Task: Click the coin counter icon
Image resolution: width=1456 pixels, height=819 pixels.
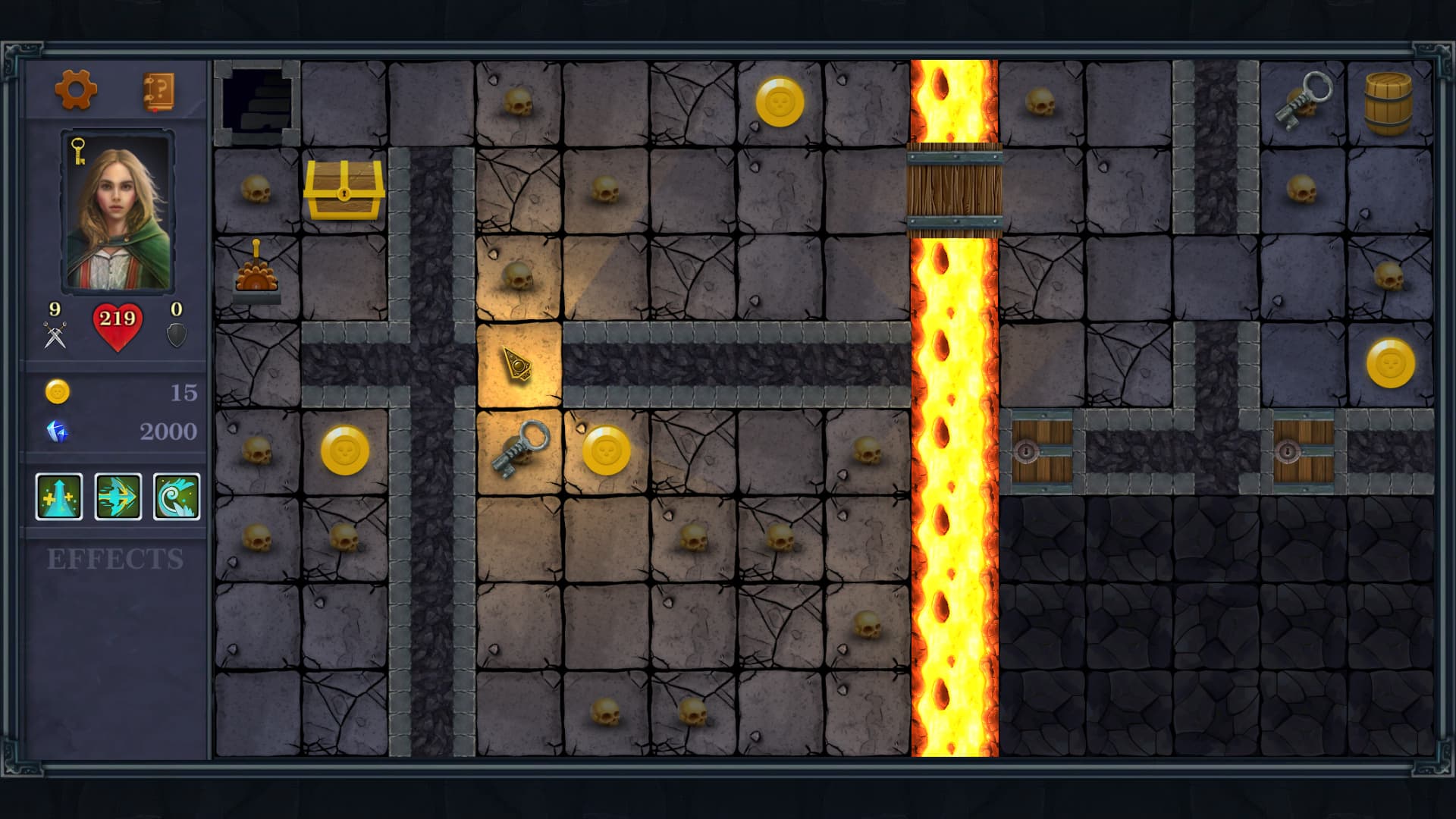Action: point(57,392)
